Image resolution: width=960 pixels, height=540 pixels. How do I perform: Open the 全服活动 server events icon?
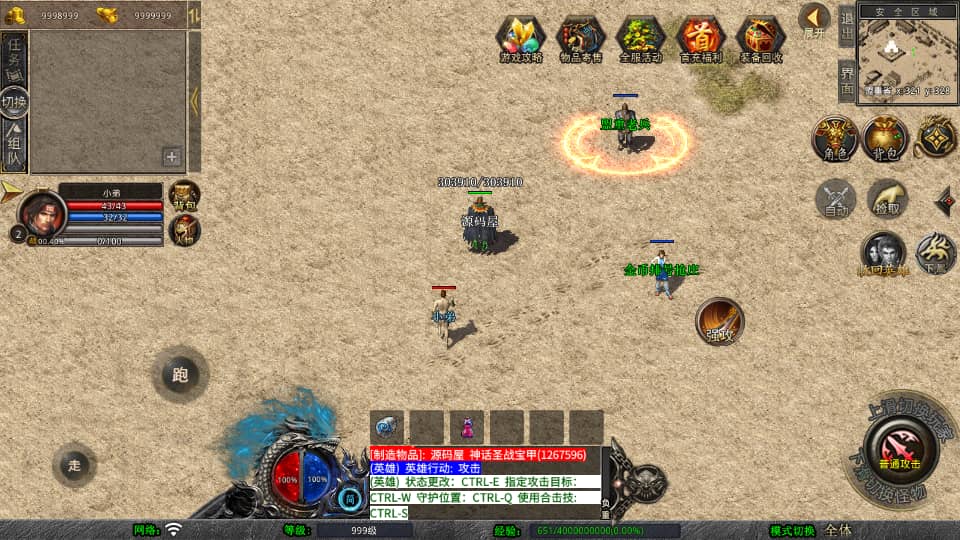click(641, 38)
